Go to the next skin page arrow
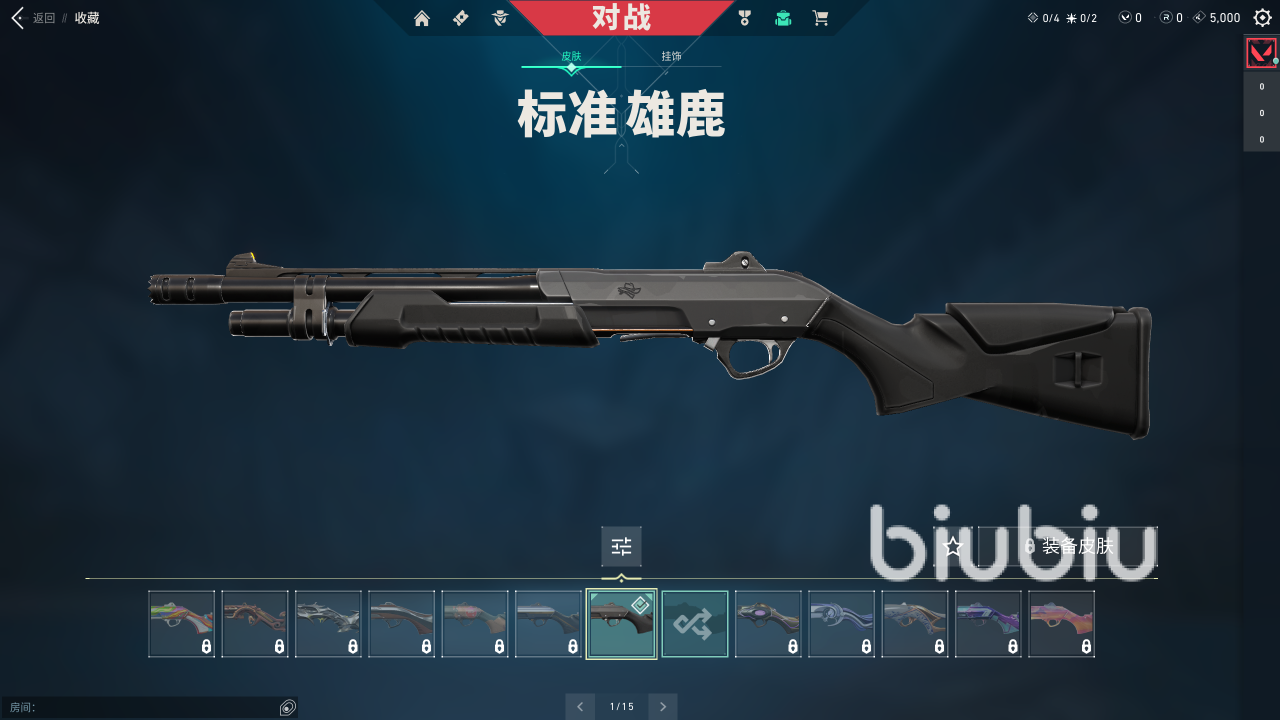The width and height of the screenshot is (1280, 720). pos(662,706)
